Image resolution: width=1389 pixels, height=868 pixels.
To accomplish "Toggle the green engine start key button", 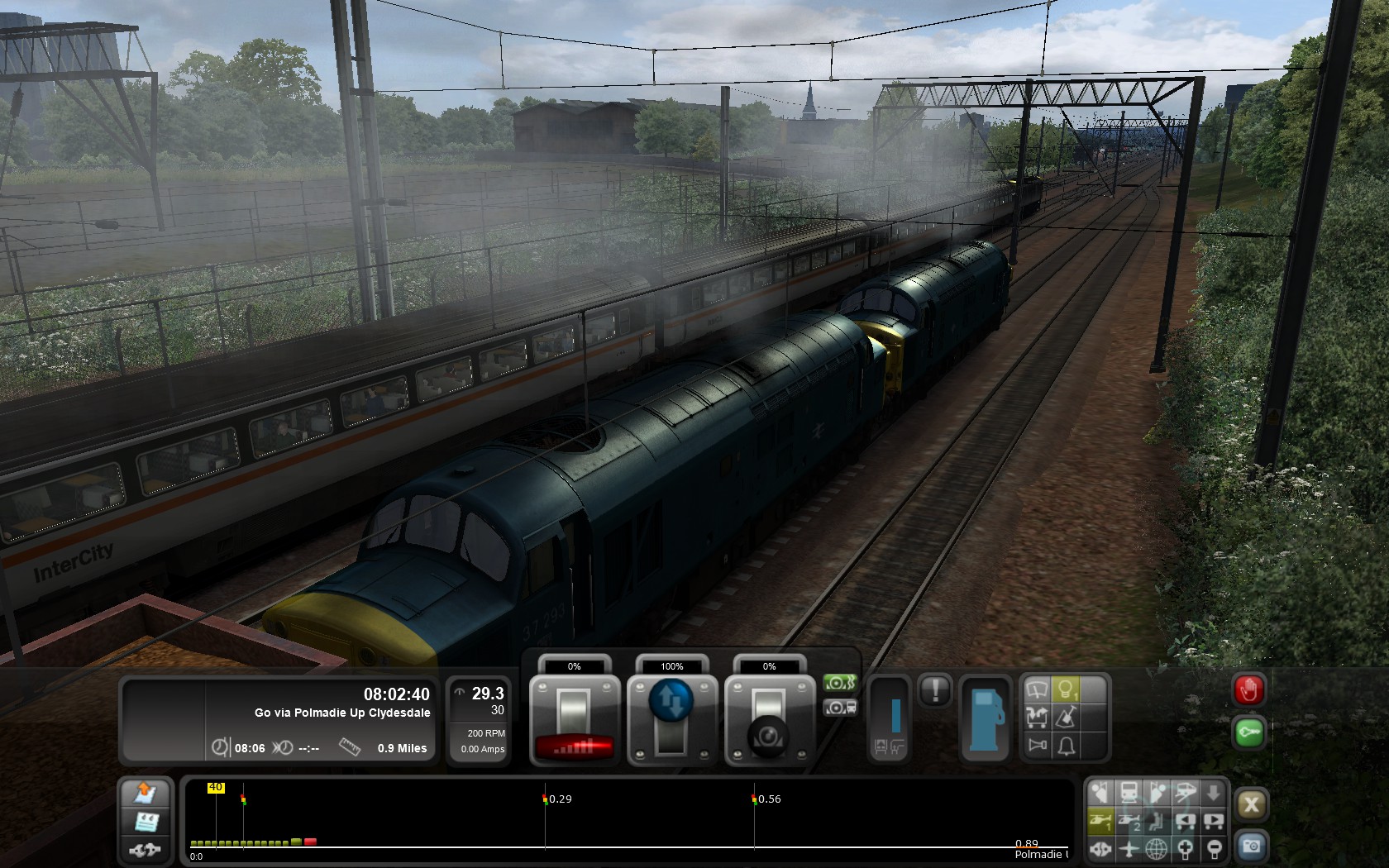I will click(x=1248, y=733).
